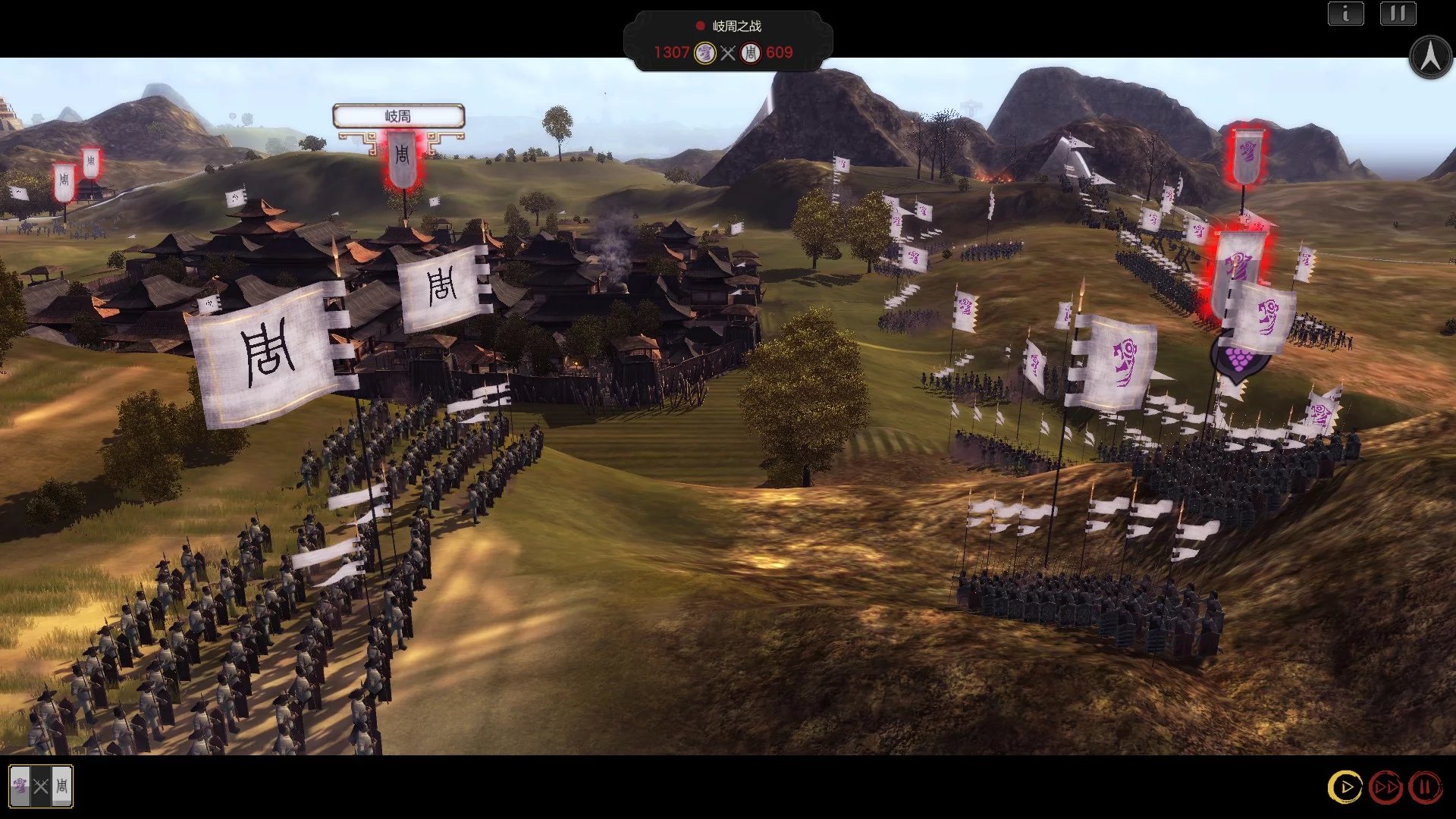The image size is (1456, 819).
Task: Click the 岐周 settlement name label
Action: pyautogui.click(x=398, y=116)
